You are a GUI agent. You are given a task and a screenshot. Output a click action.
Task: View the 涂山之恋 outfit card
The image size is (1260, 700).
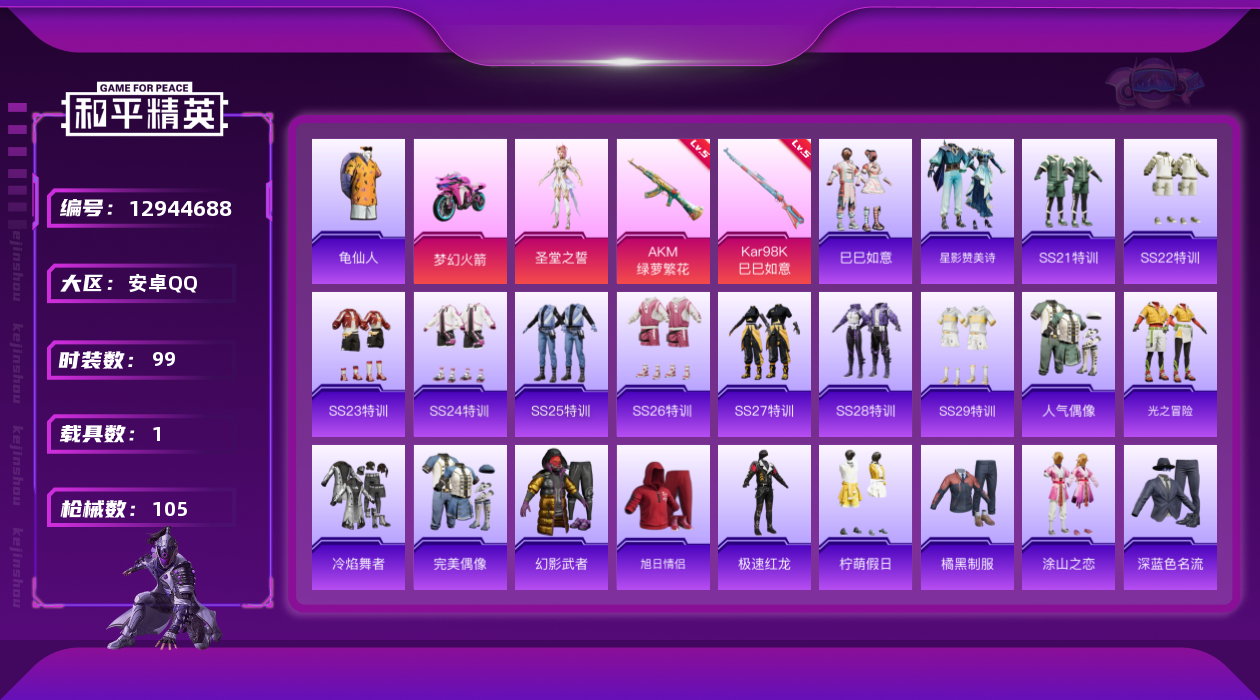(1068, 517)
